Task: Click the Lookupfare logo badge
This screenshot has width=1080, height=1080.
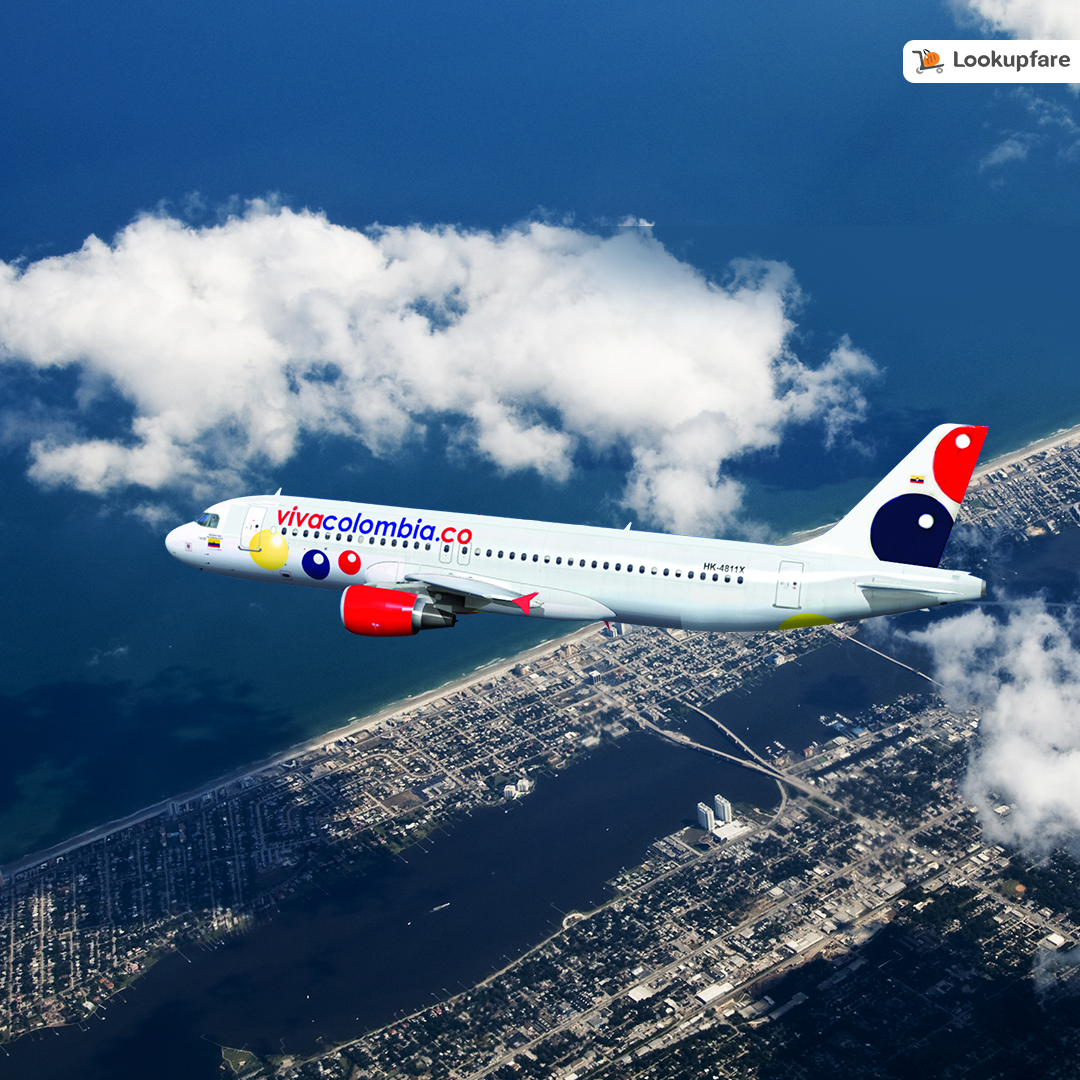Action: point(991,61)
